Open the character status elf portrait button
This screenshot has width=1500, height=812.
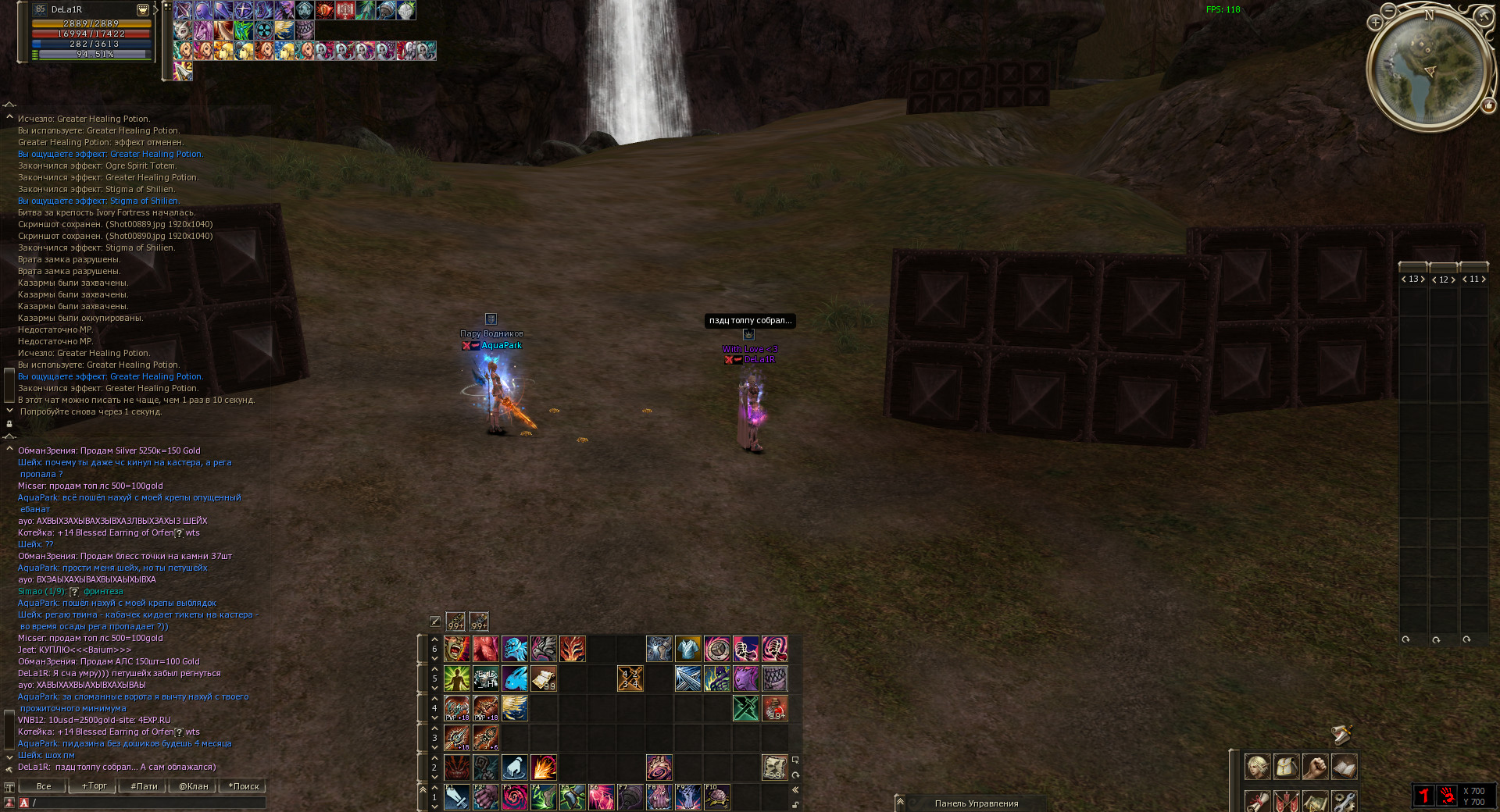tap(1257, 767)
